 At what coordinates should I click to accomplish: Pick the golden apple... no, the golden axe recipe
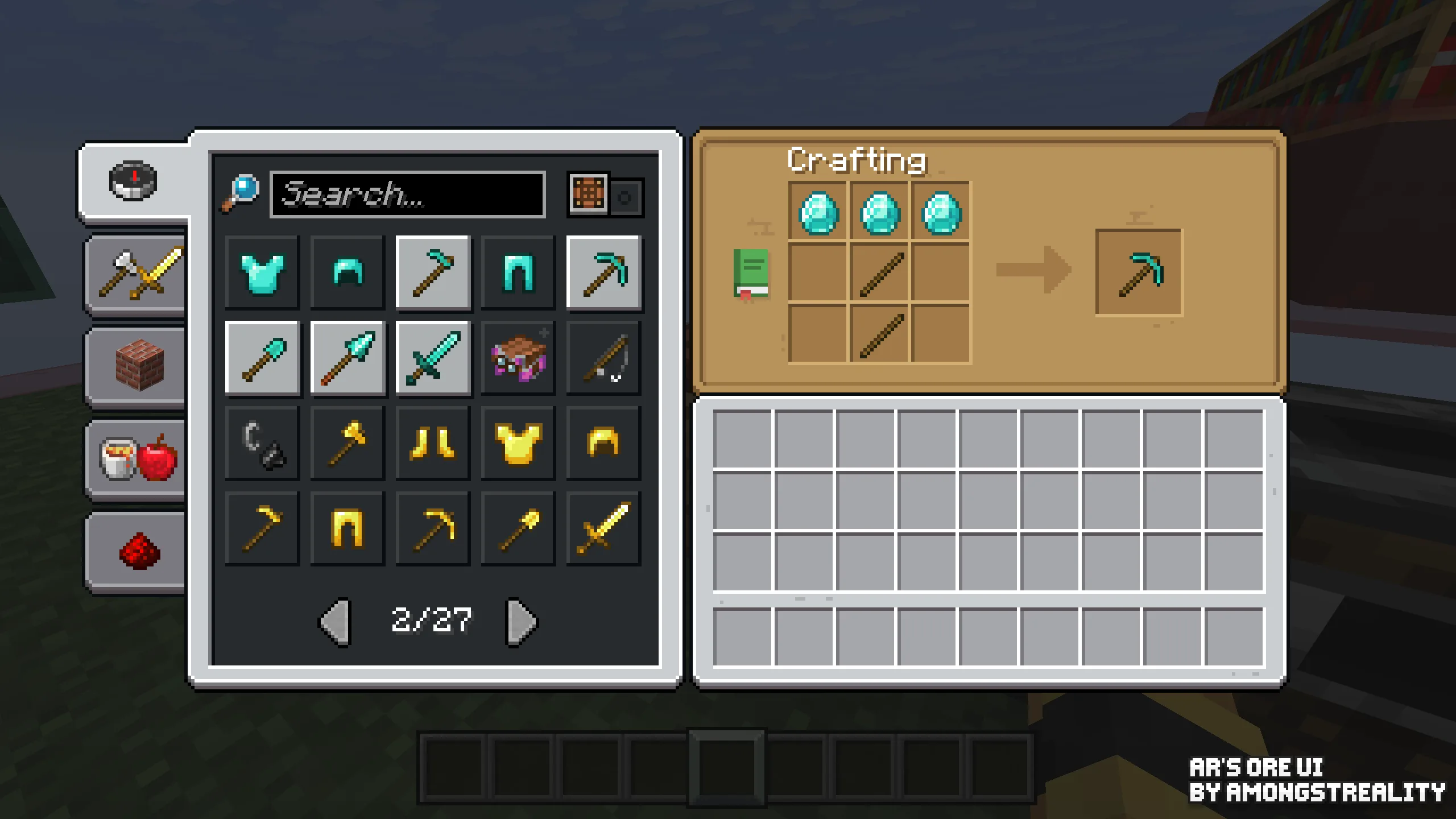pyautogui.click(x=347, y=443)
